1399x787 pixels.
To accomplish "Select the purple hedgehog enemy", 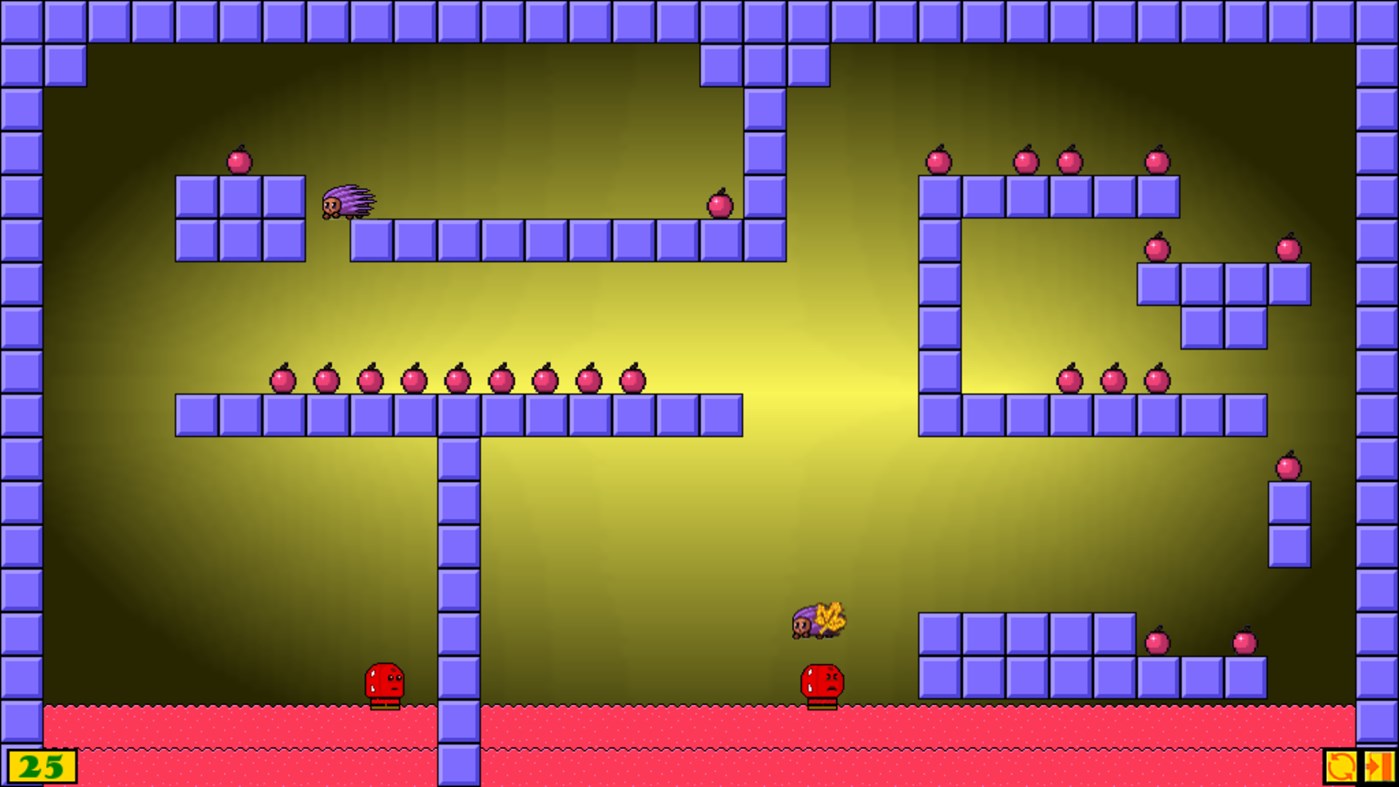I will click(x=348, y=203).
